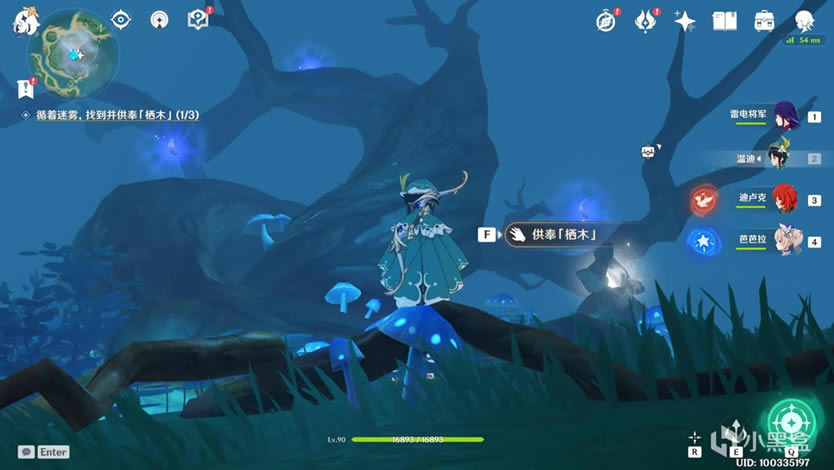Viewport: 834px width, 470px height.
Task: Open the chat box speech bubble
Action: (x=26, y=452)
